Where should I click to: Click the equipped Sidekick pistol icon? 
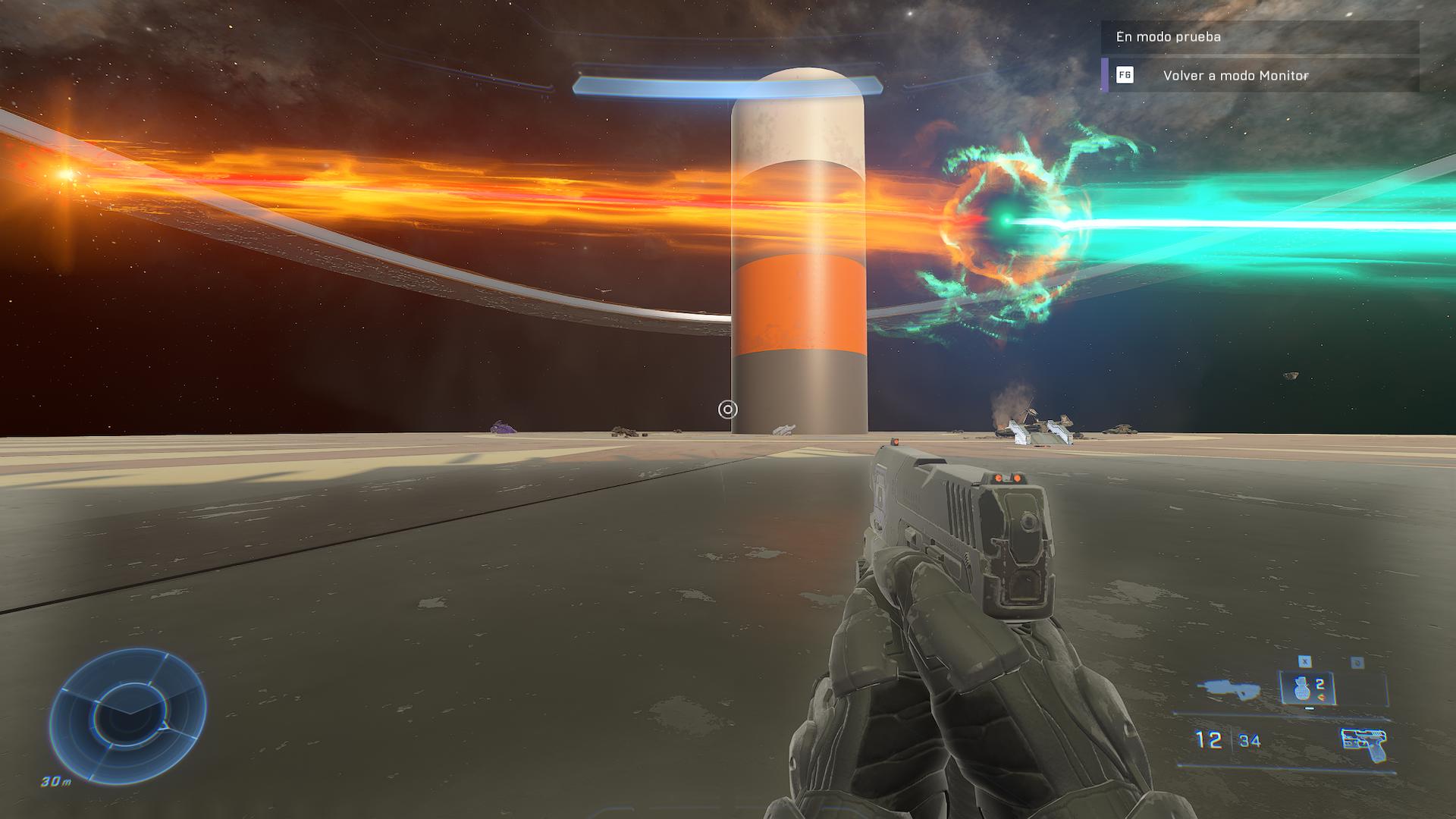pyautogui.click(x=1363, y=743)
